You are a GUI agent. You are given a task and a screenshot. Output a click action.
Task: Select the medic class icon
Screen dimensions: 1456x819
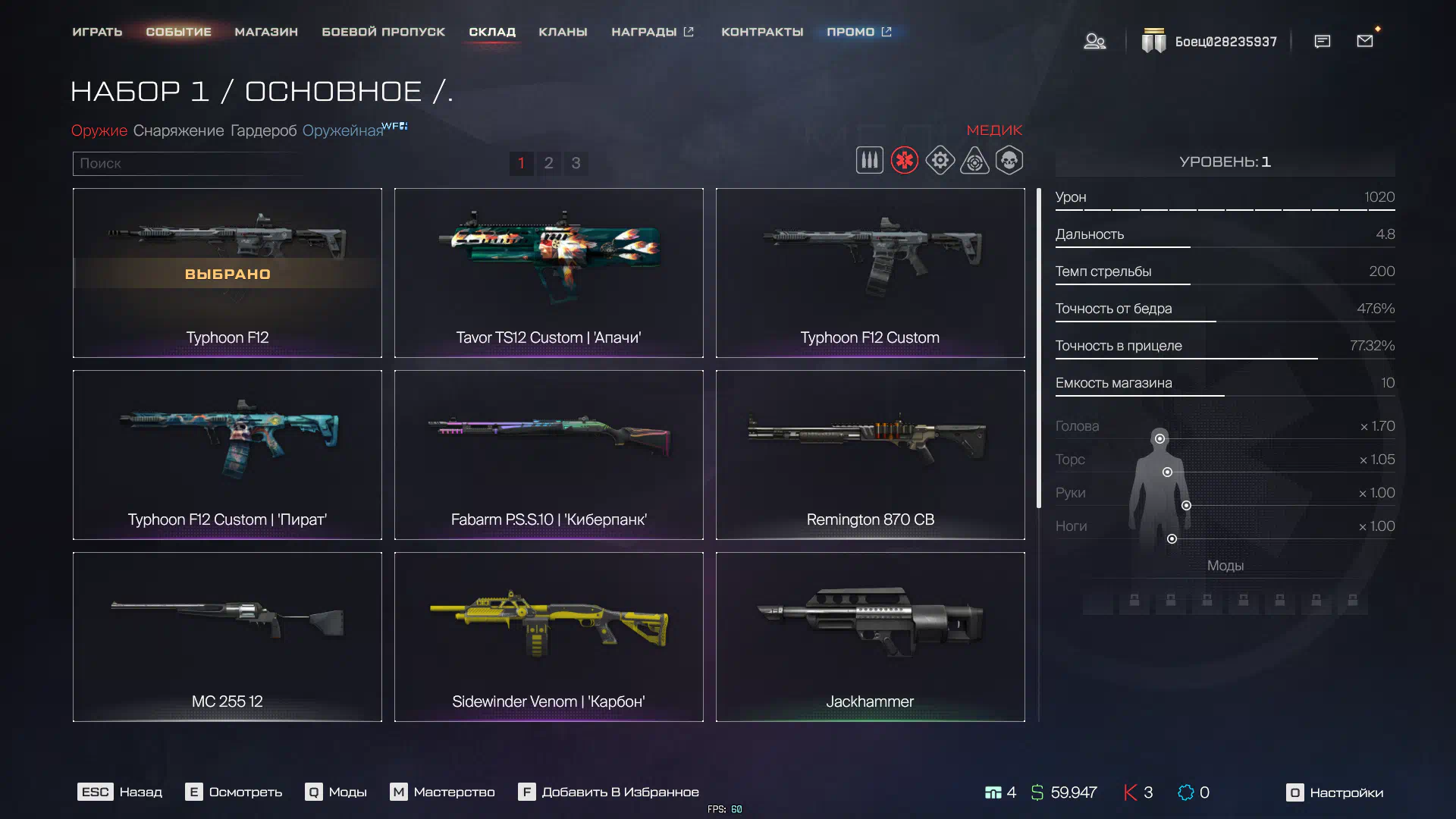tap(904, 161)
